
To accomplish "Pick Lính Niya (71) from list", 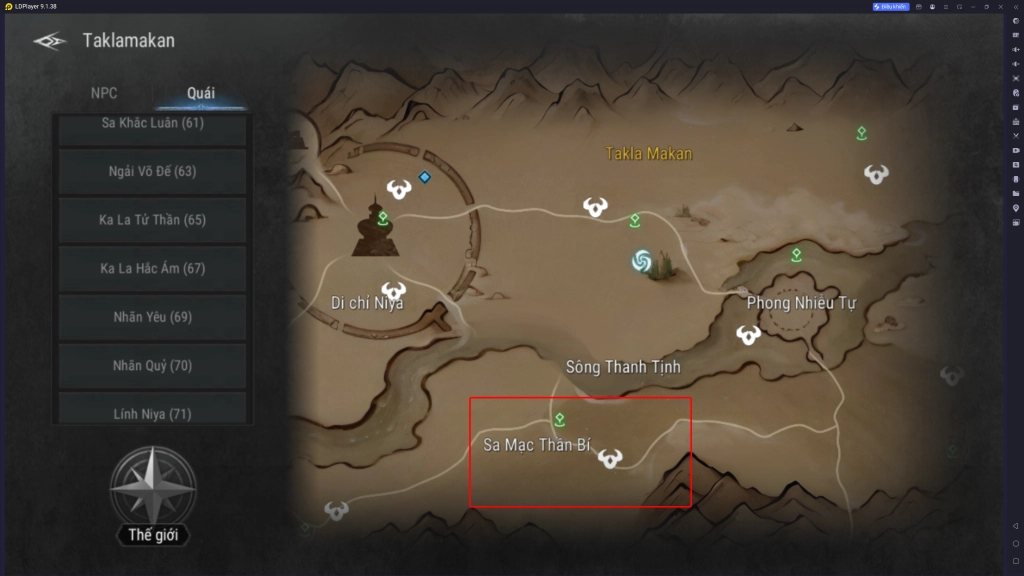I will pos(152,410).
